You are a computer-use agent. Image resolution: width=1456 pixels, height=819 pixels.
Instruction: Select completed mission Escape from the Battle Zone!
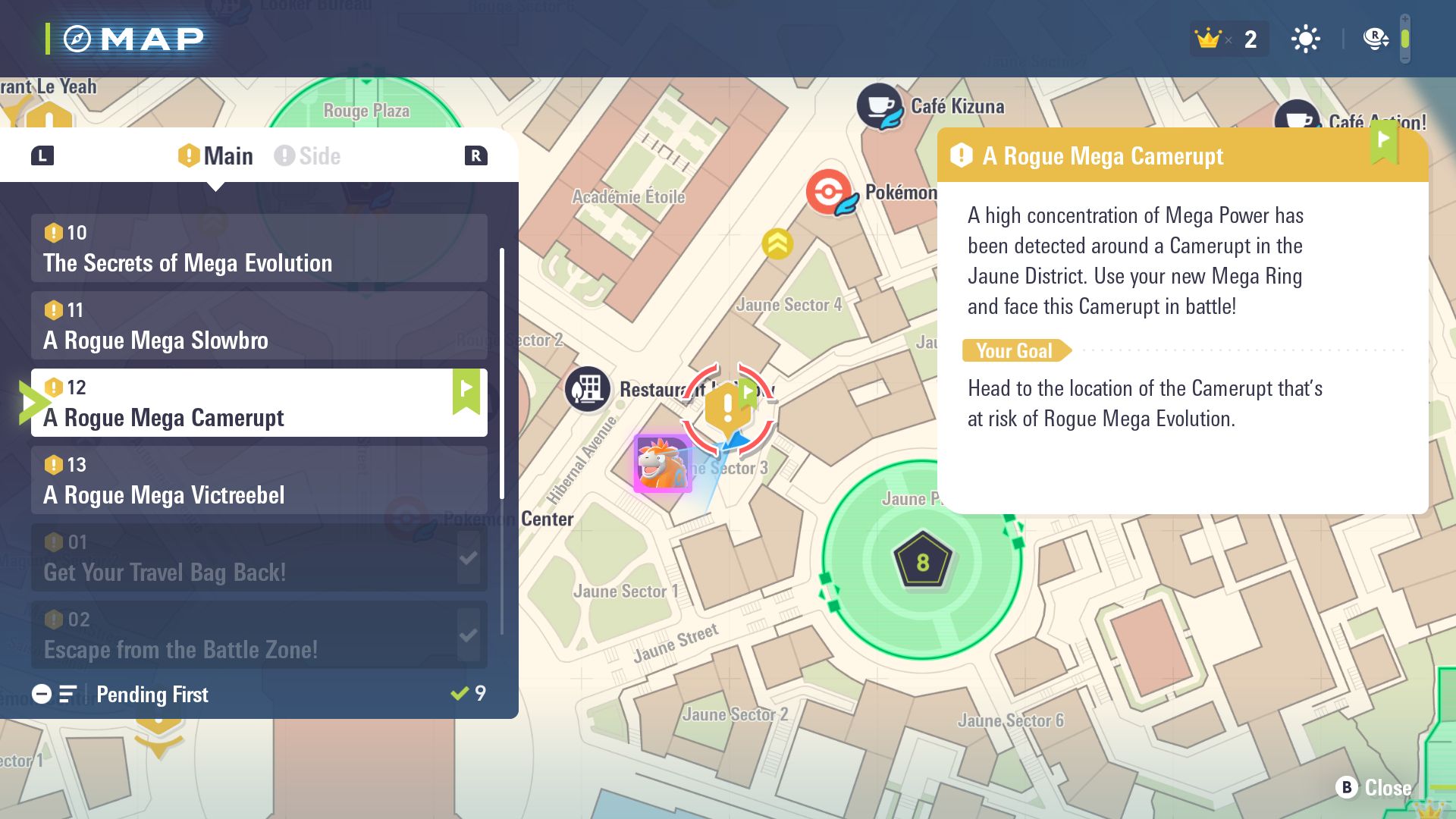(259, 635)
